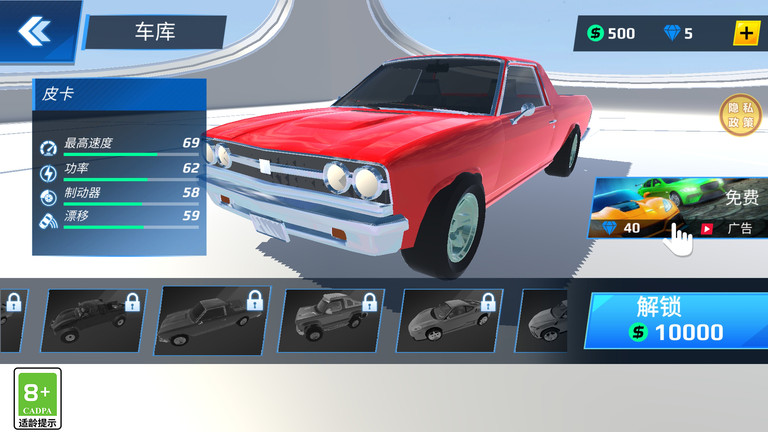Screen dimensions: 768x432
Task: Add more currency with the yellow plus button
Action: [x=746, y=33]
